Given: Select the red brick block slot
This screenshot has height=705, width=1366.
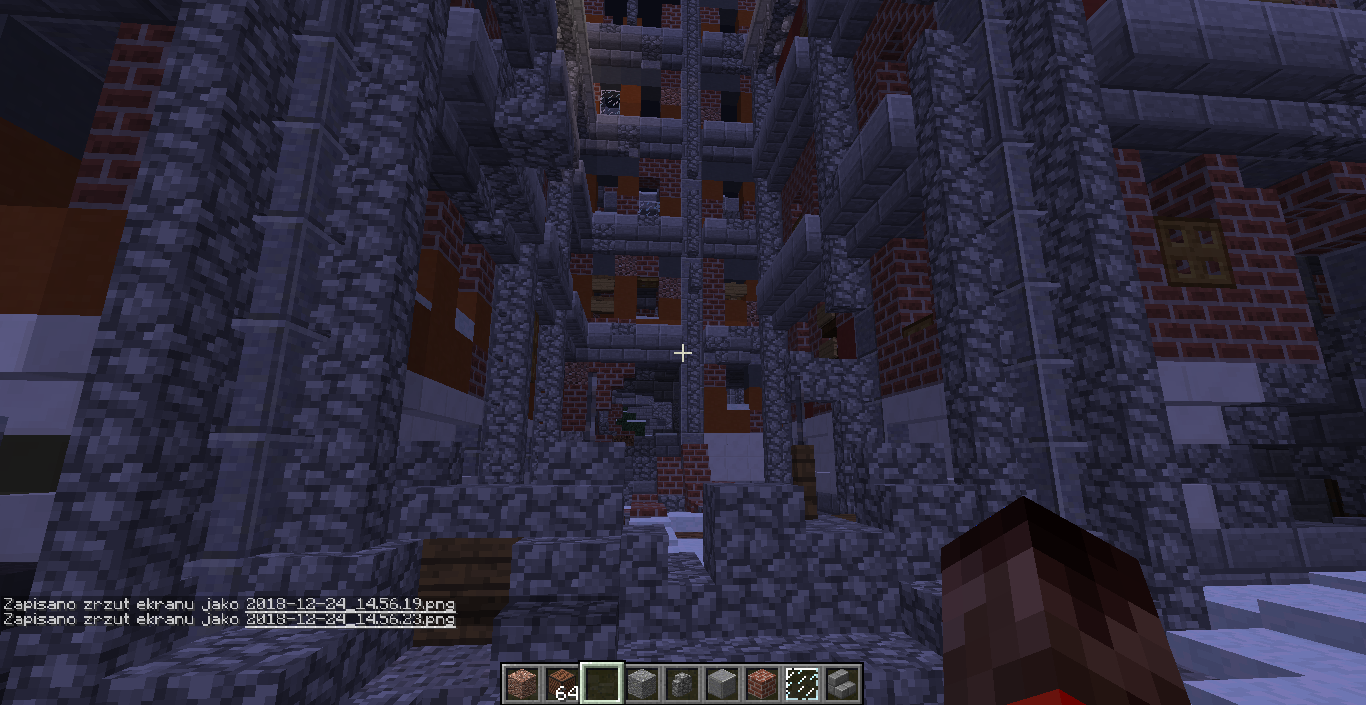Looking at the screenshot, I should tap(761, 684).
